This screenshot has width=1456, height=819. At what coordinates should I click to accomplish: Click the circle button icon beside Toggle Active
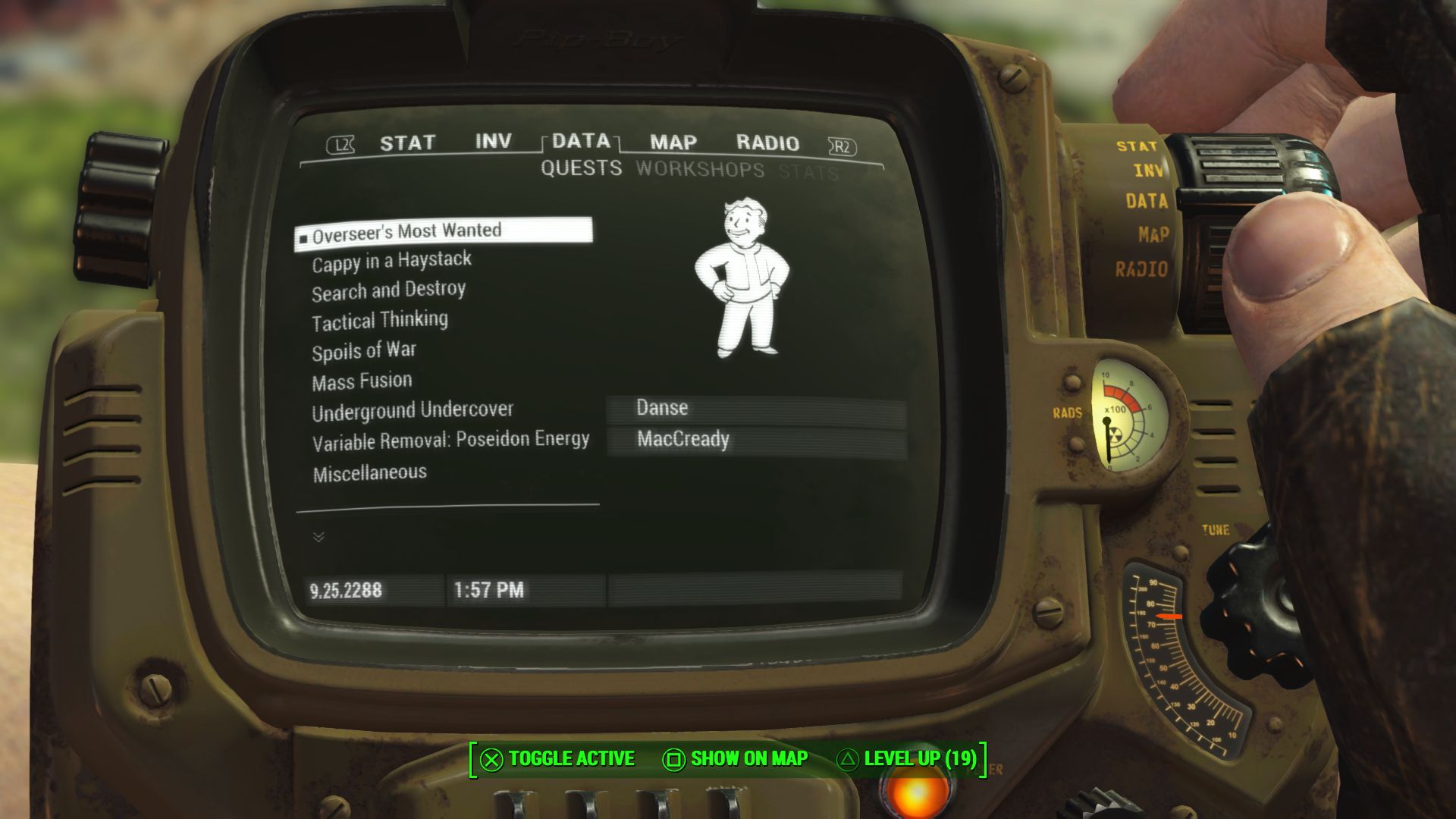pos(490,758)
